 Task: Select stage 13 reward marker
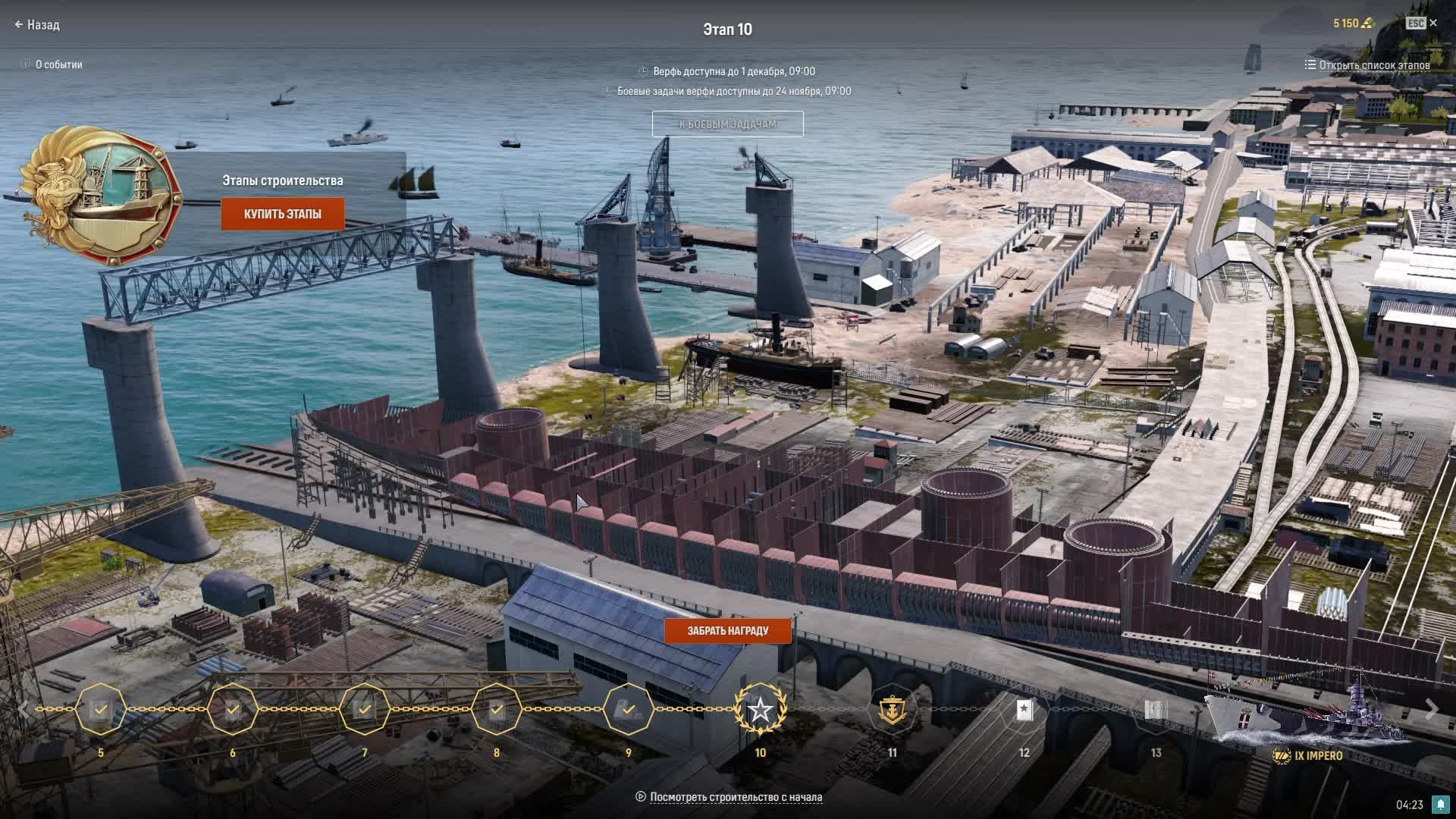(x=1156, y=710)
